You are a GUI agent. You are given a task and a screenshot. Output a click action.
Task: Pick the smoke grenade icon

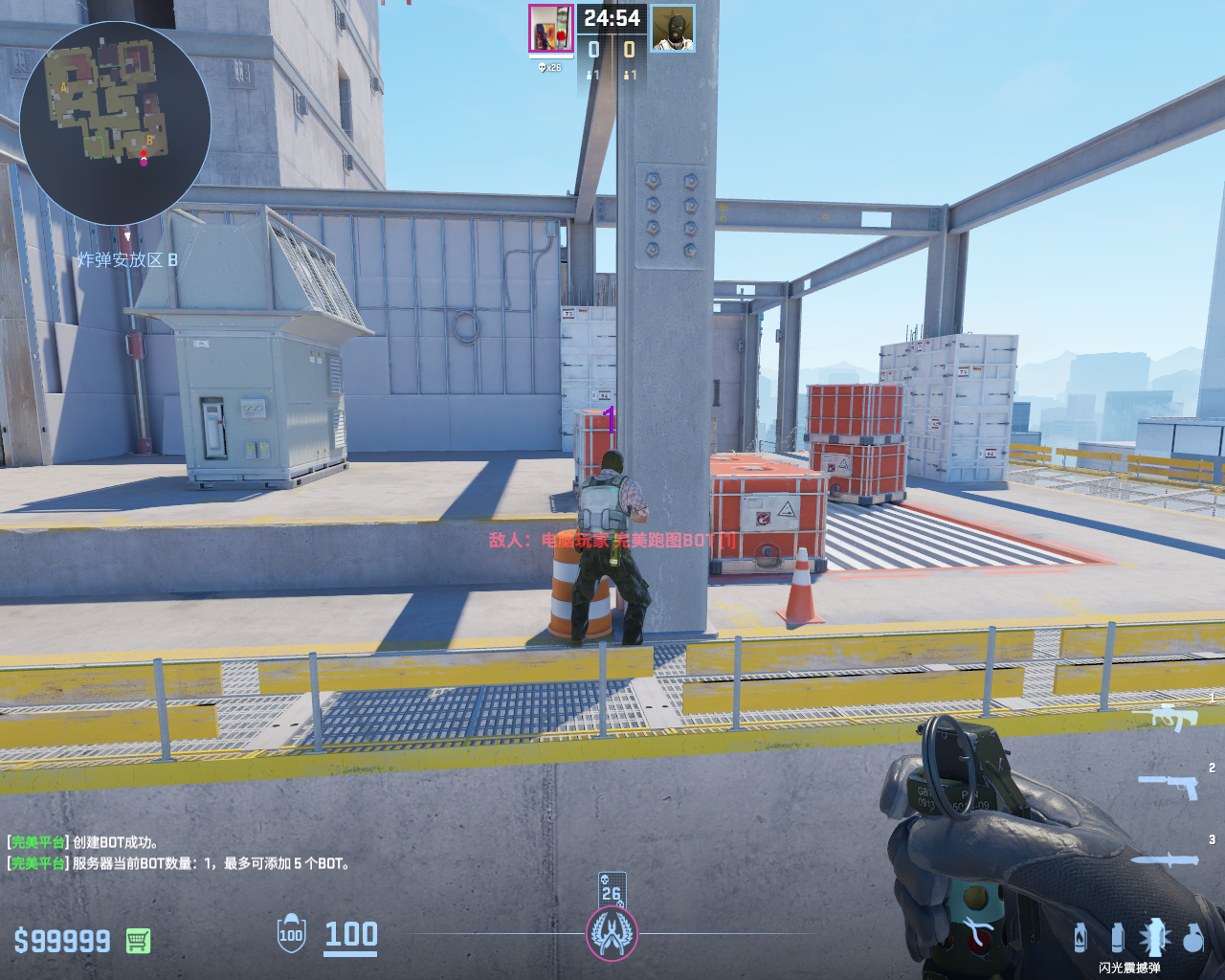[x=1117, y=937]
